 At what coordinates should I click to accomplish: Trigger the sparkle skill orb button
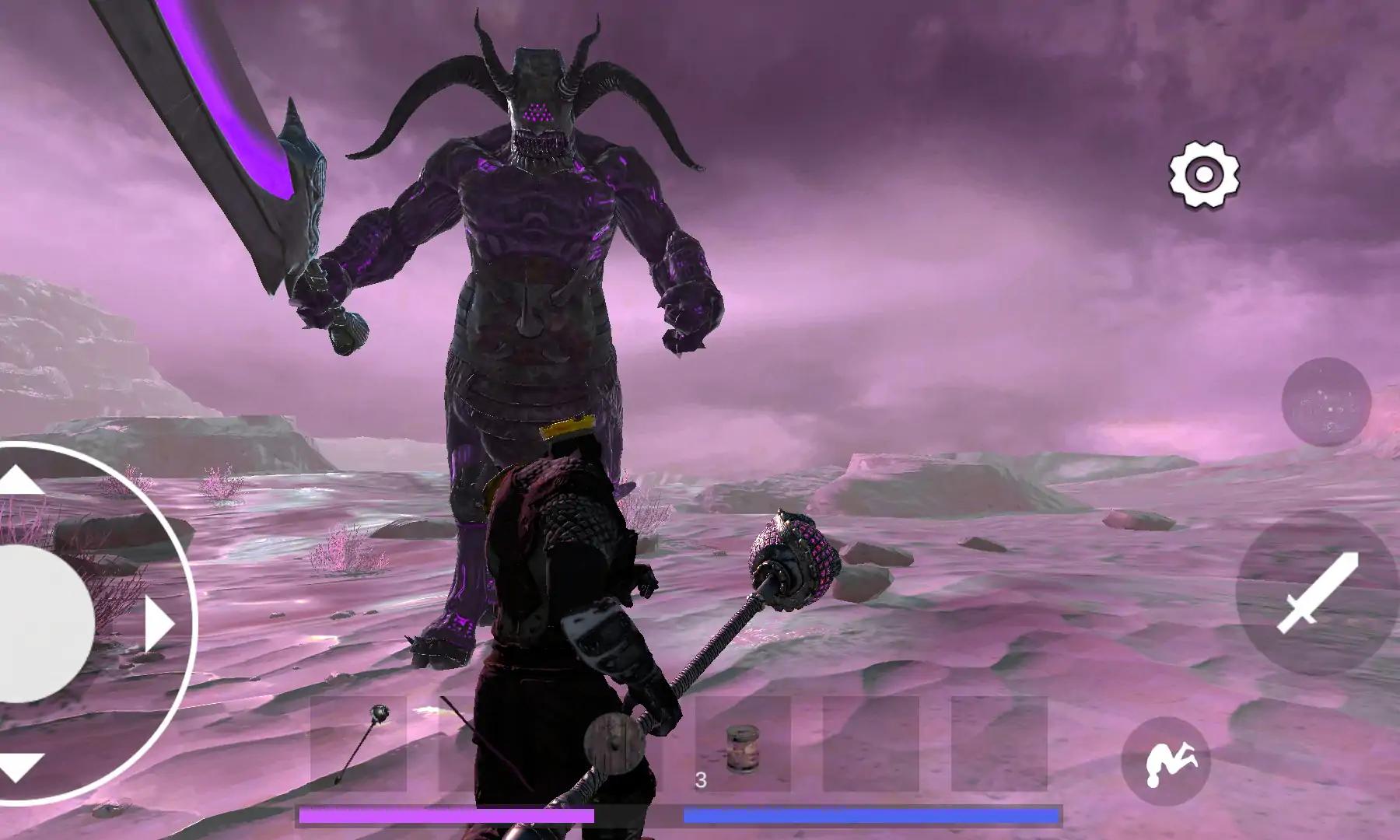coord(1325,401)
